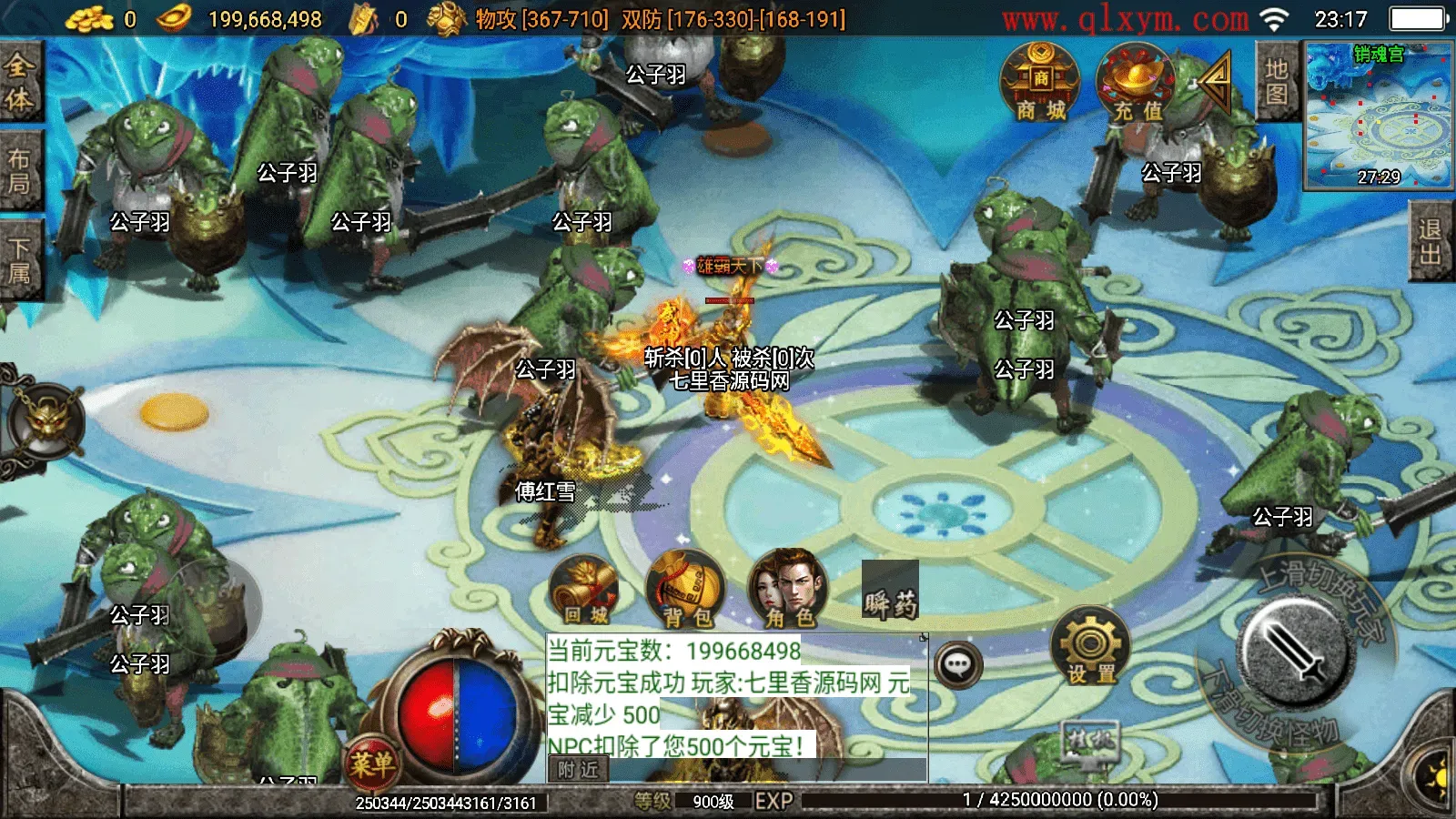The image size is (1456, 819).
Task: Tap the 挂机 auto-hang-up monitor icon
Action: click(x=1088, y=743)
